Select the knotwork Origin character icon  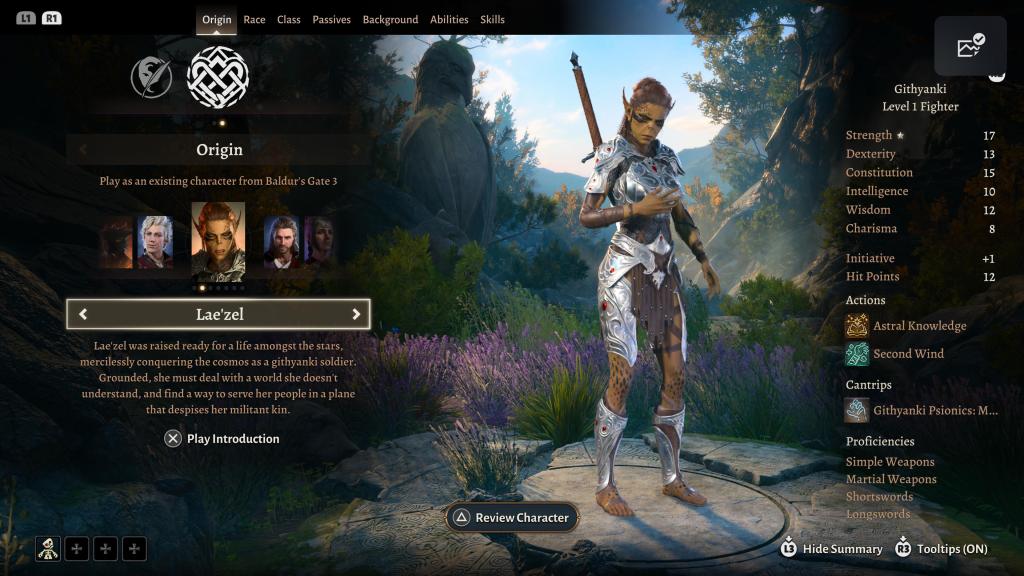click(x=218, y=77)
